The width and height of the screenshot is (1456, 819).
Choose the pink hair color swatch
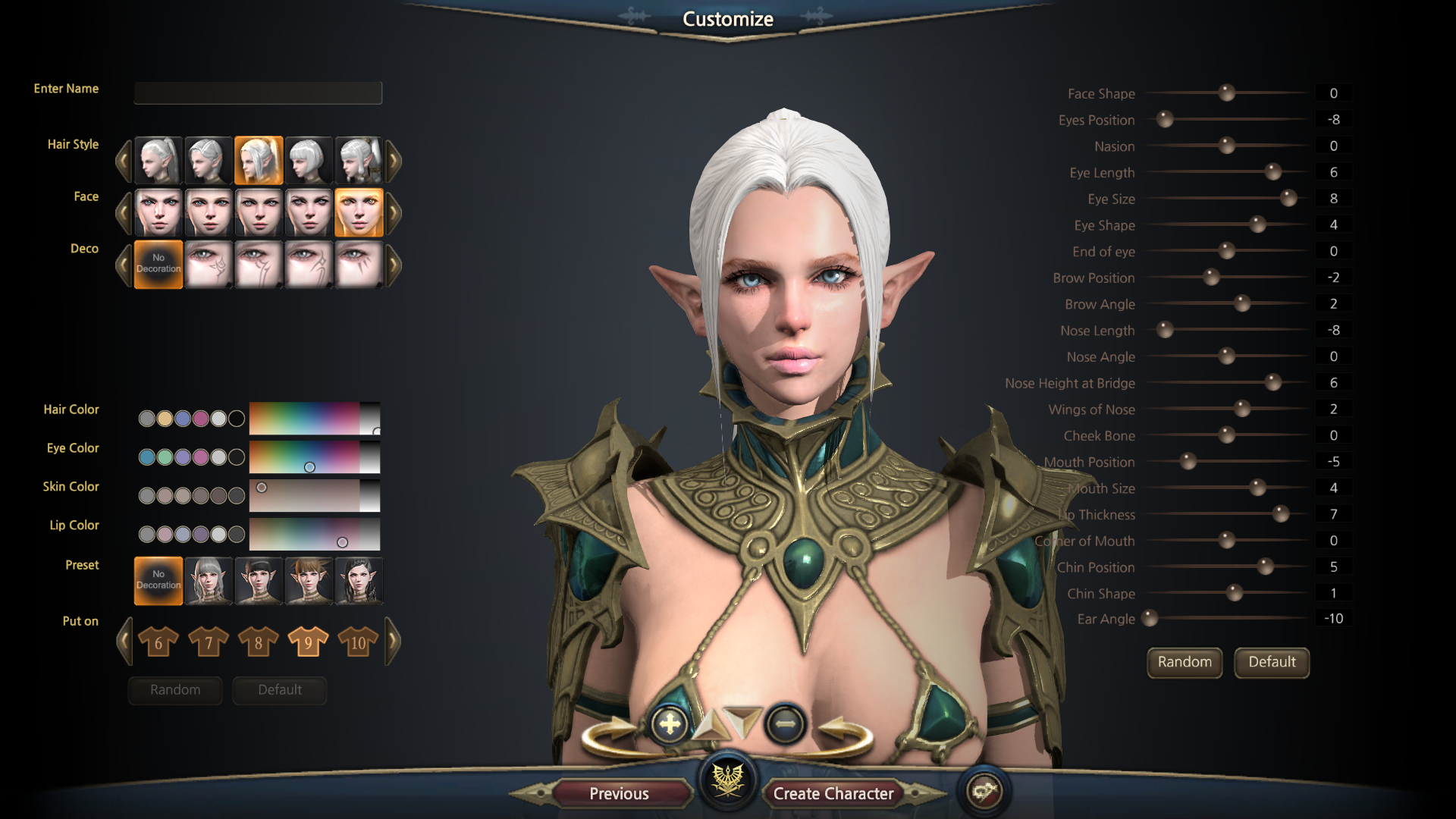click(x=200, y=419)
